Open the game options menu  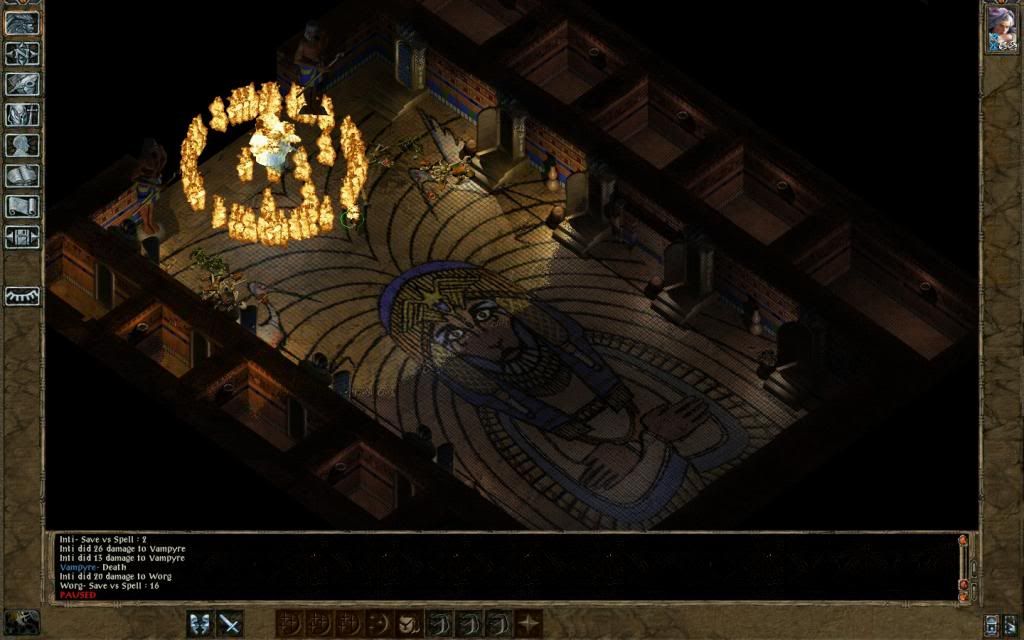point(22,237)
